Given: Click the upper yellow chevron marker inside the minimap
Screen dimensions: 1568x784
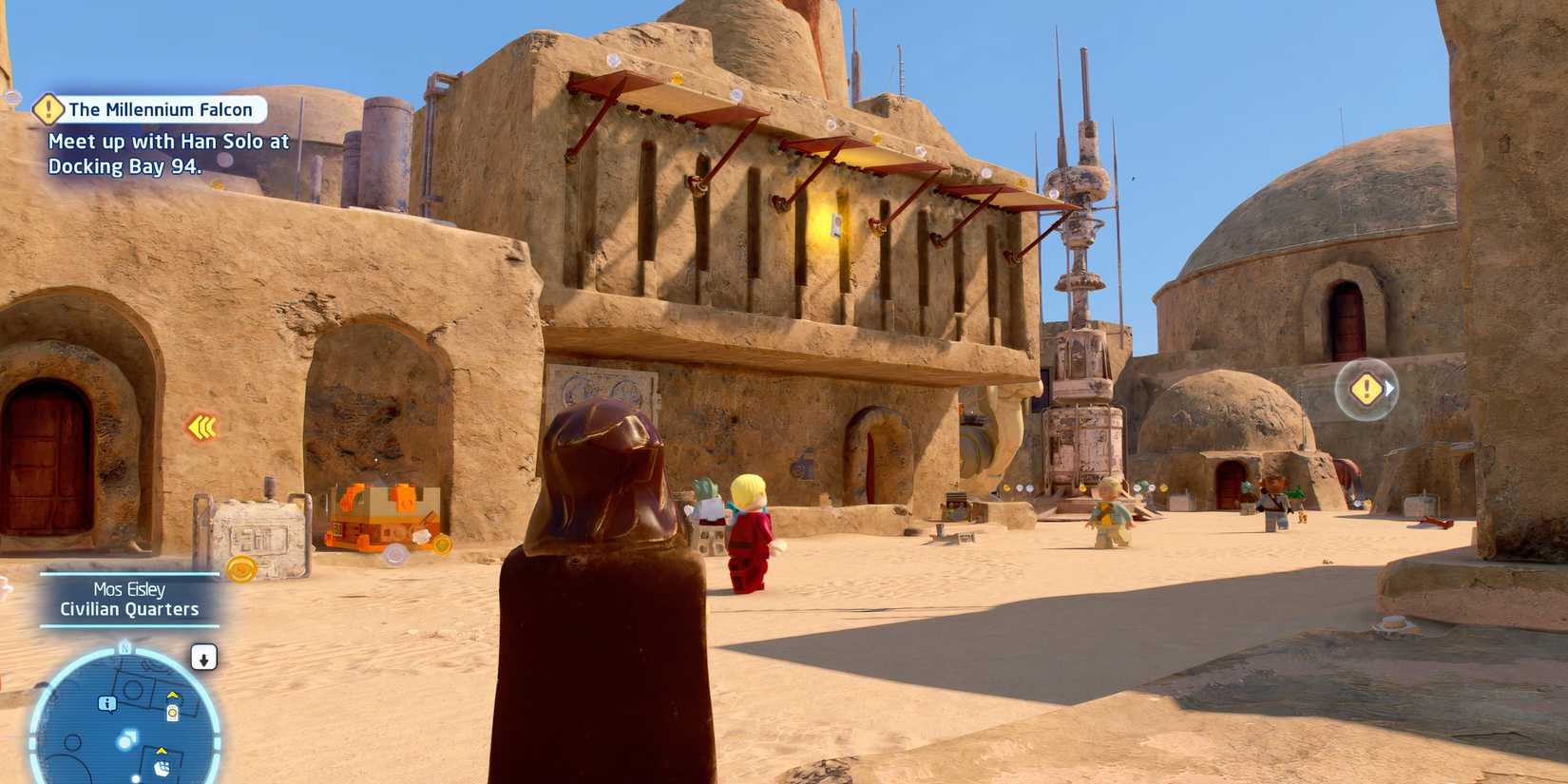Looking at the screenshot, I should pos(173,695).
